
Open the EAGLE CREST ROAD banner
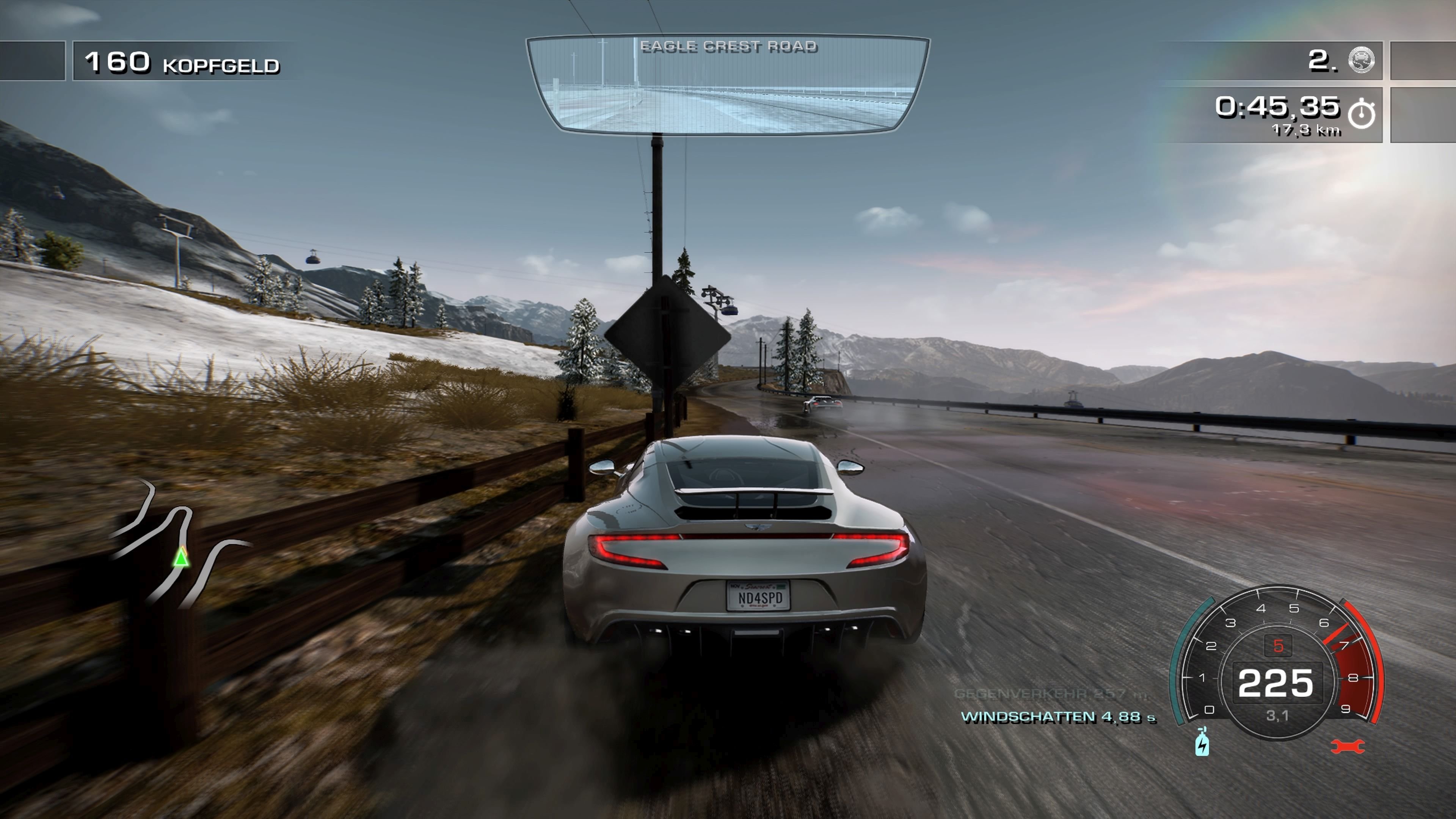[729, 46]
